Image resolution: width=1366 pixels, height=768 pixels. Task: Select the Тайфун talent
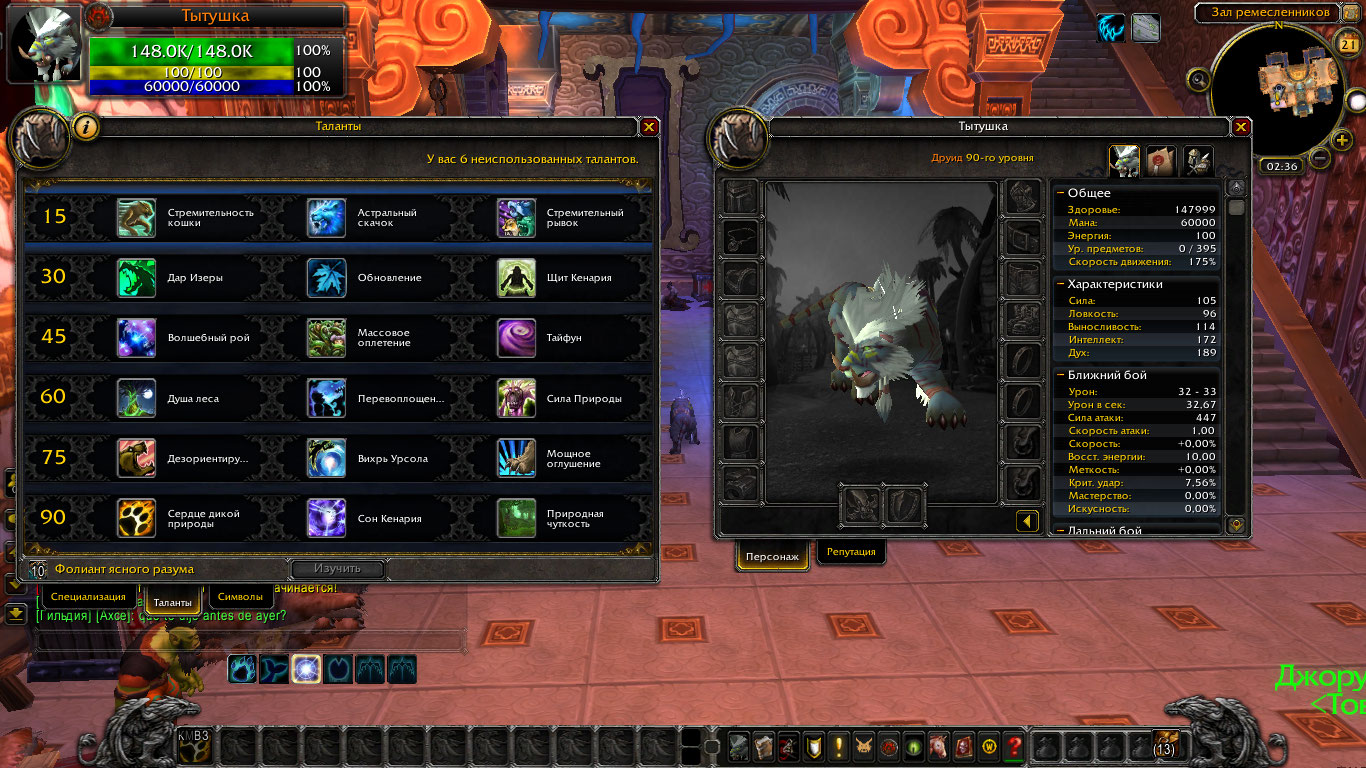tap(516, 338)
